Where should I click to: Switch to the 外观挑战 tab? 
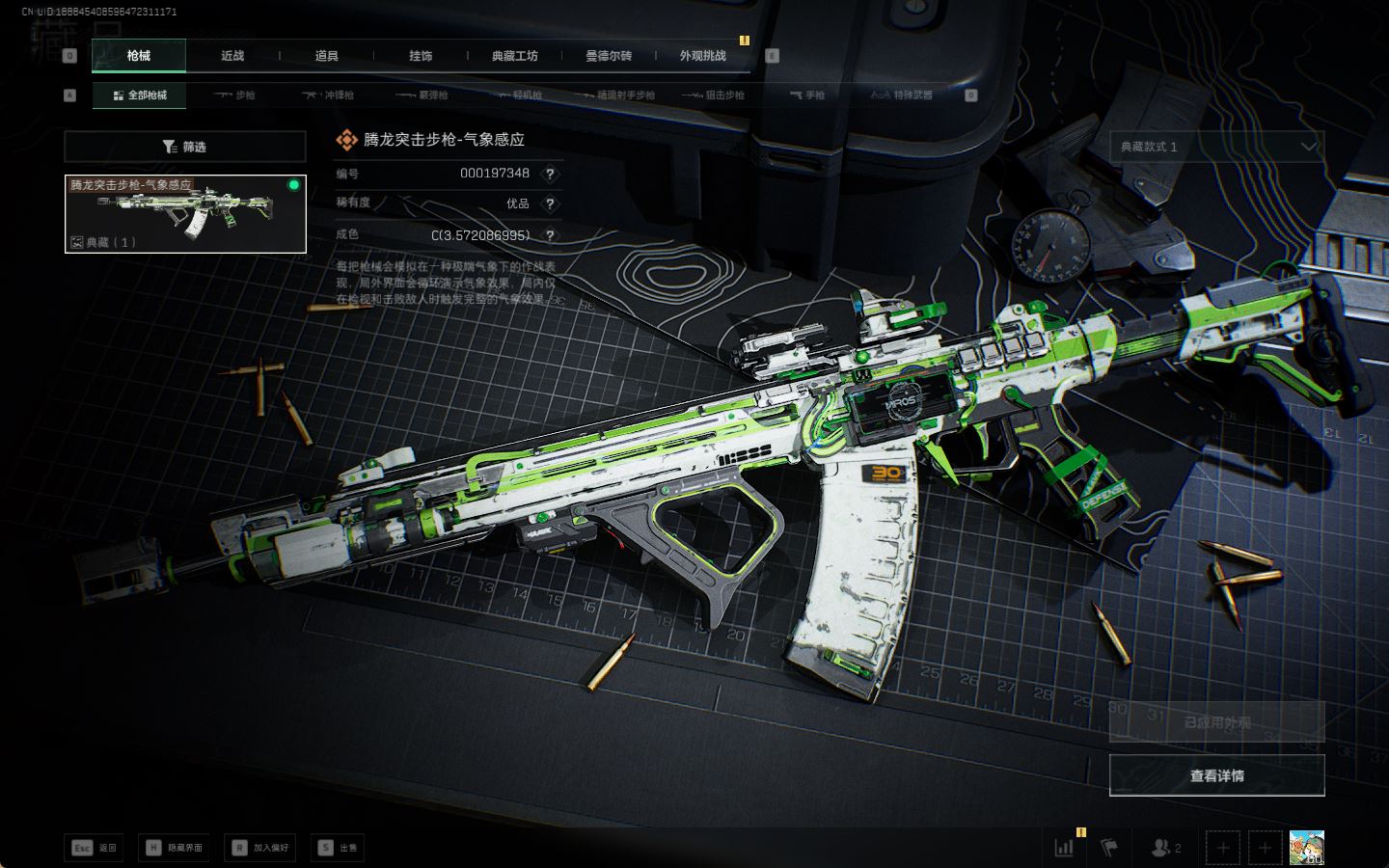coord(702,56)
